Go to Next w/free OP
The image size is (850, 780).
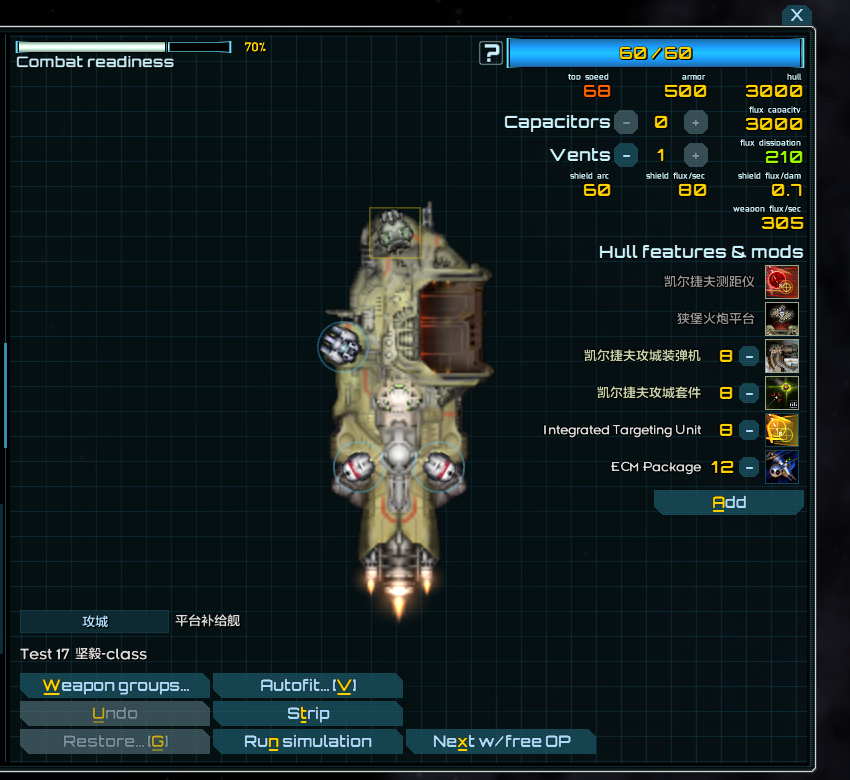(x=500, y=742)
